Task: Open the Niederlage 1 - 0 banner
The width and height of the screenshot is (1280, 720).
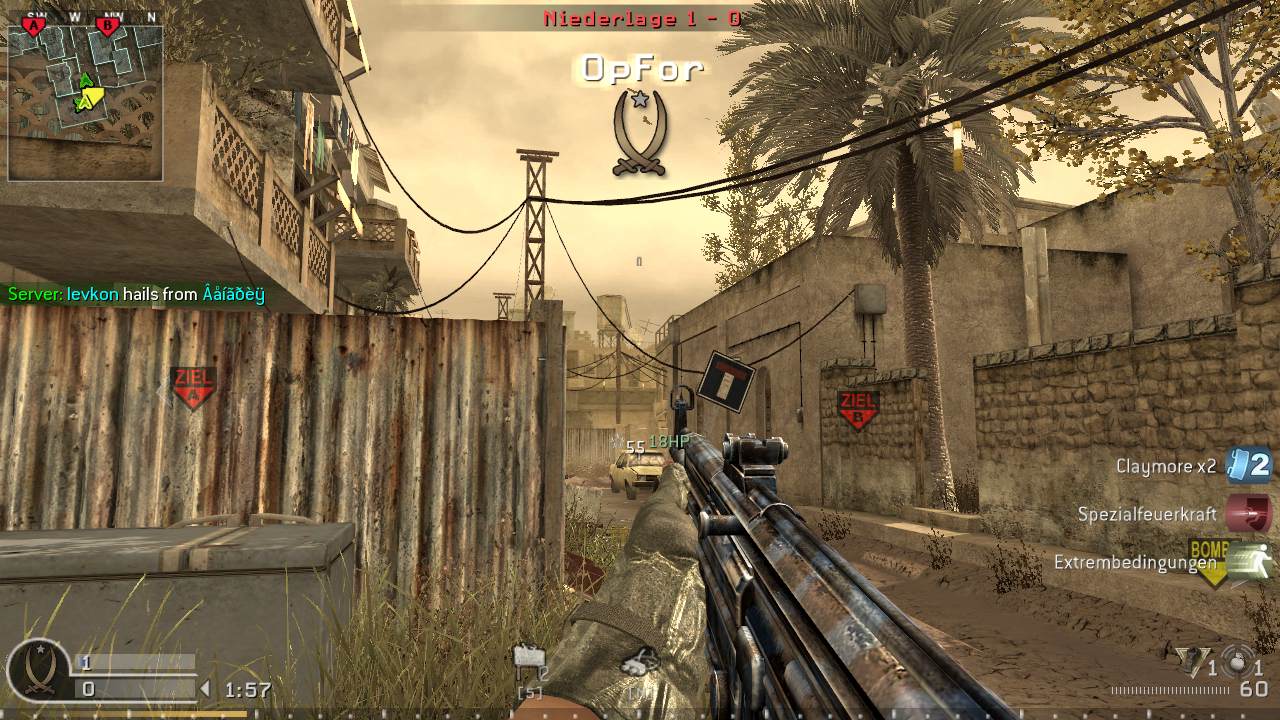Action: (x=640, y=17)
